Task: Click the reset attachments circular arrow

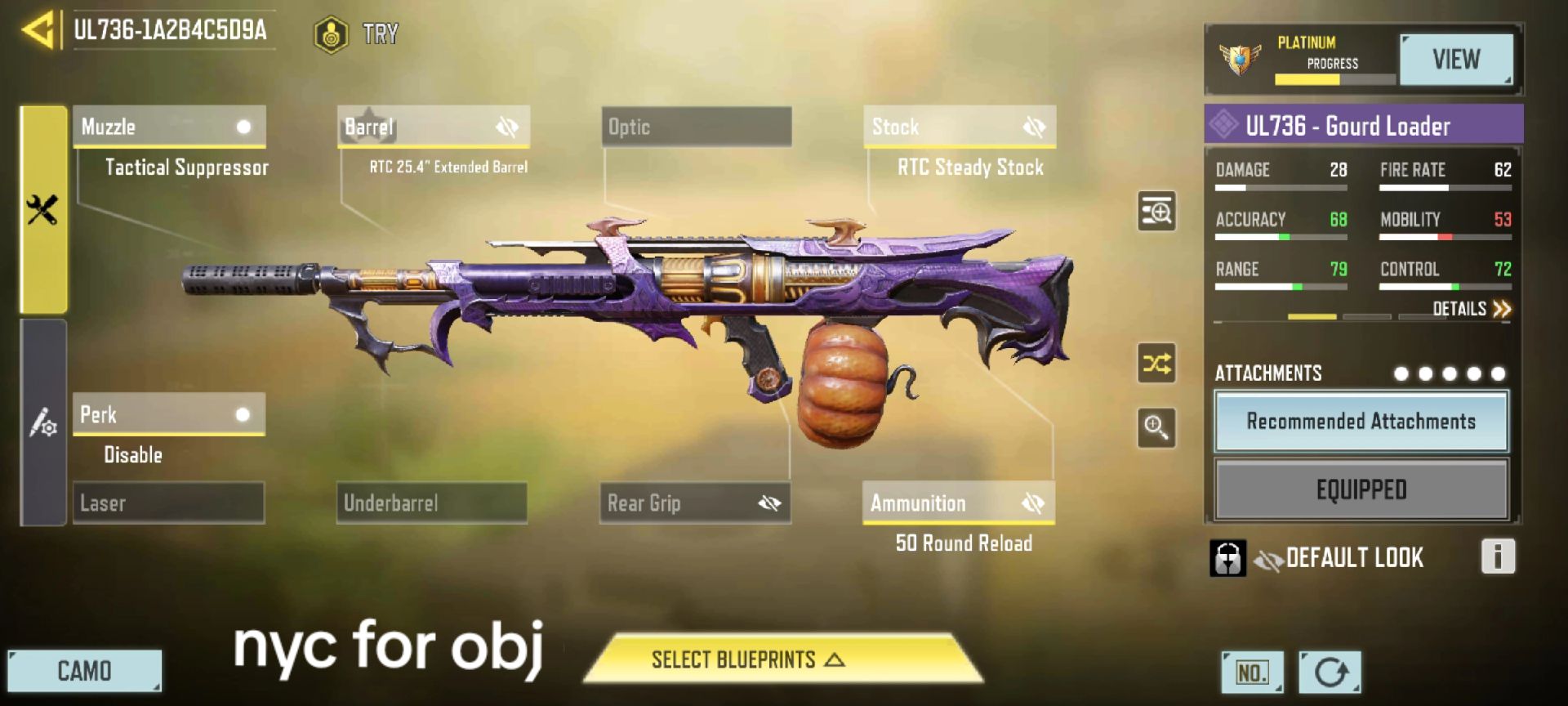Action: [1330, 672]
